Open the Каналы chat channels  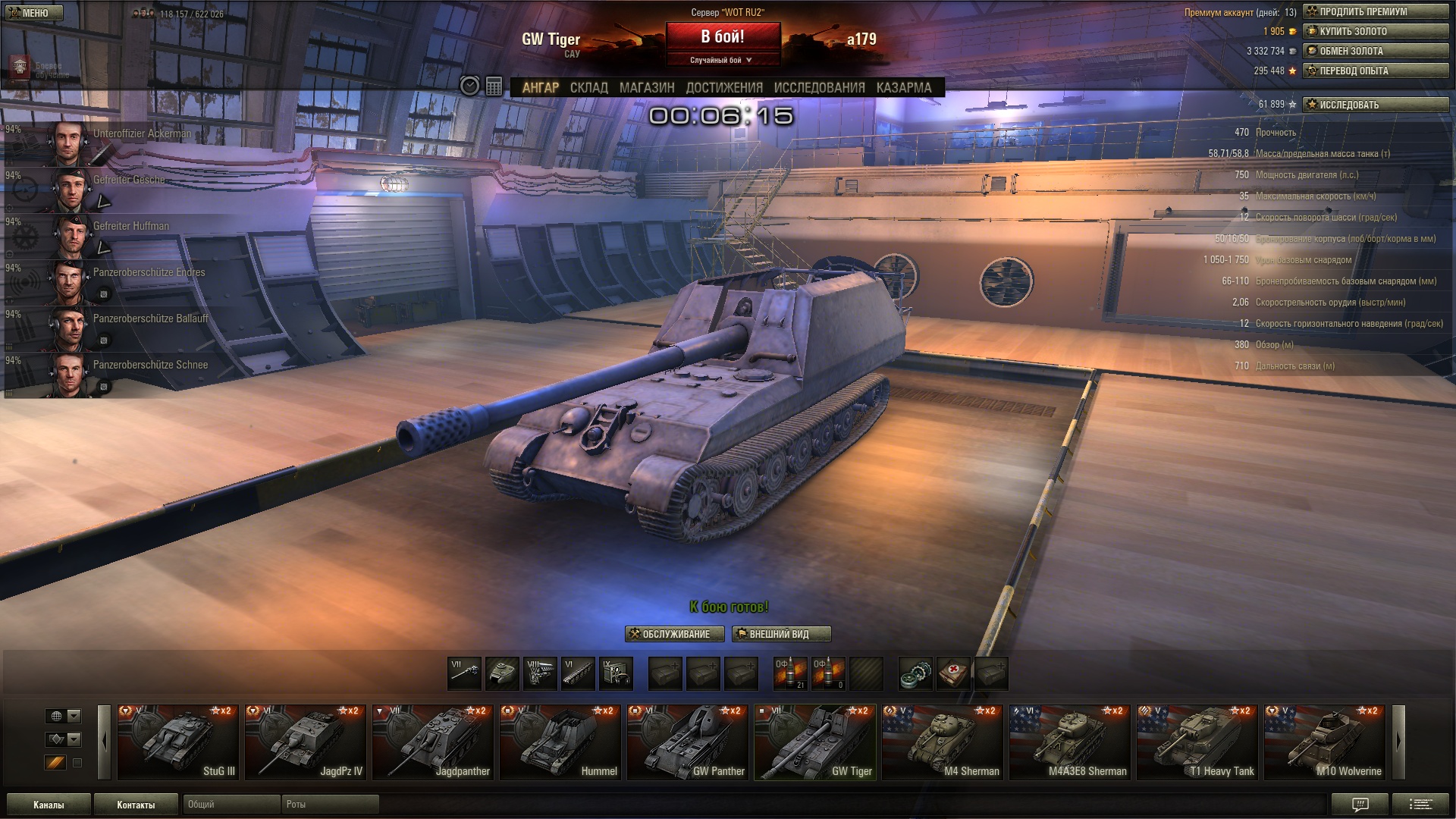coord(49,805)
